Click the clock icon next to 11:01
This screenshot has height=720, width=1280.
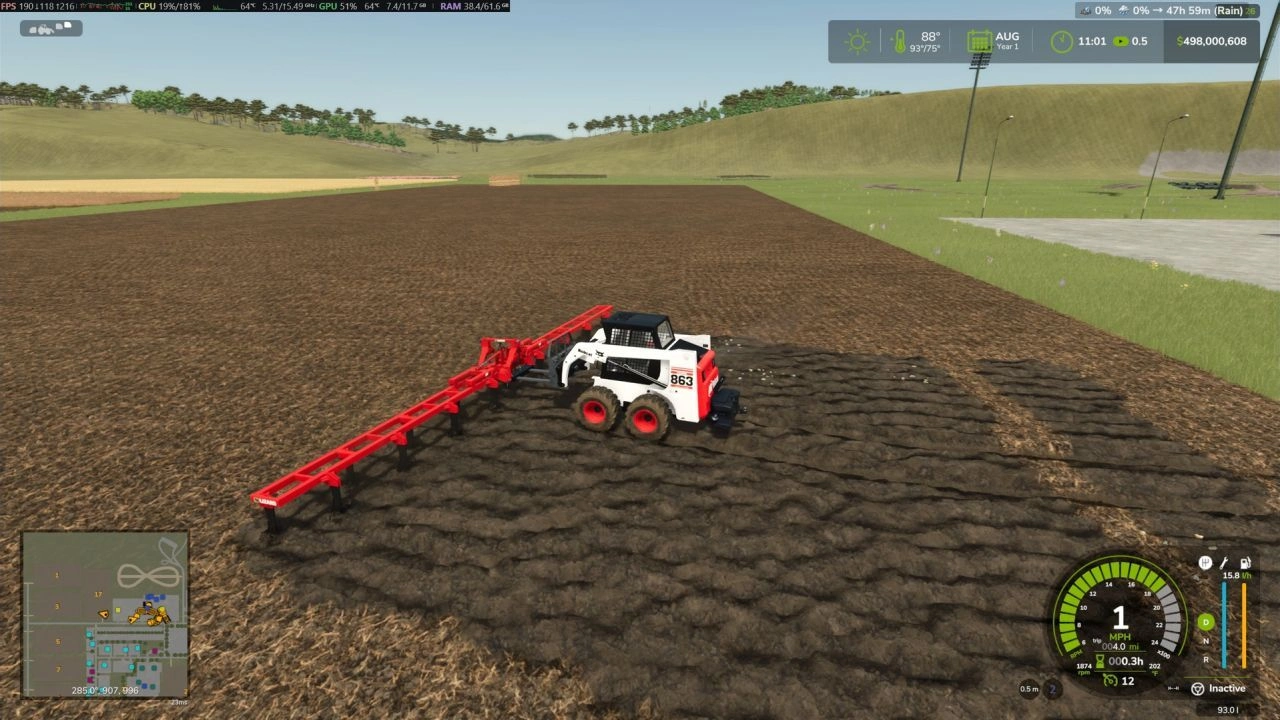(x=1060, y=41)
